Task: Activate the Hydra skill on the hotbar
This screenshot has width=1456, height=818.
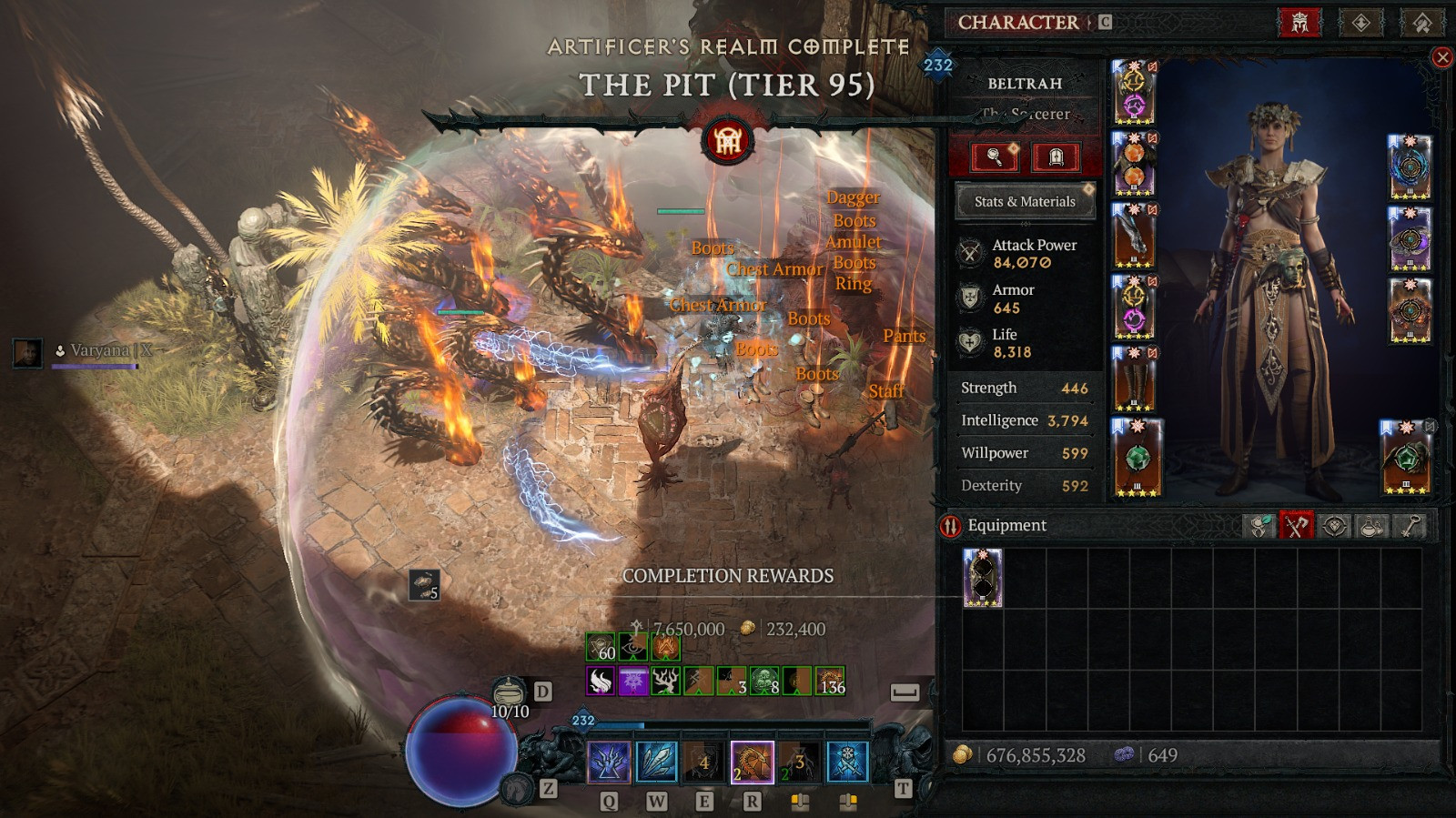Action: click(751, 762)
